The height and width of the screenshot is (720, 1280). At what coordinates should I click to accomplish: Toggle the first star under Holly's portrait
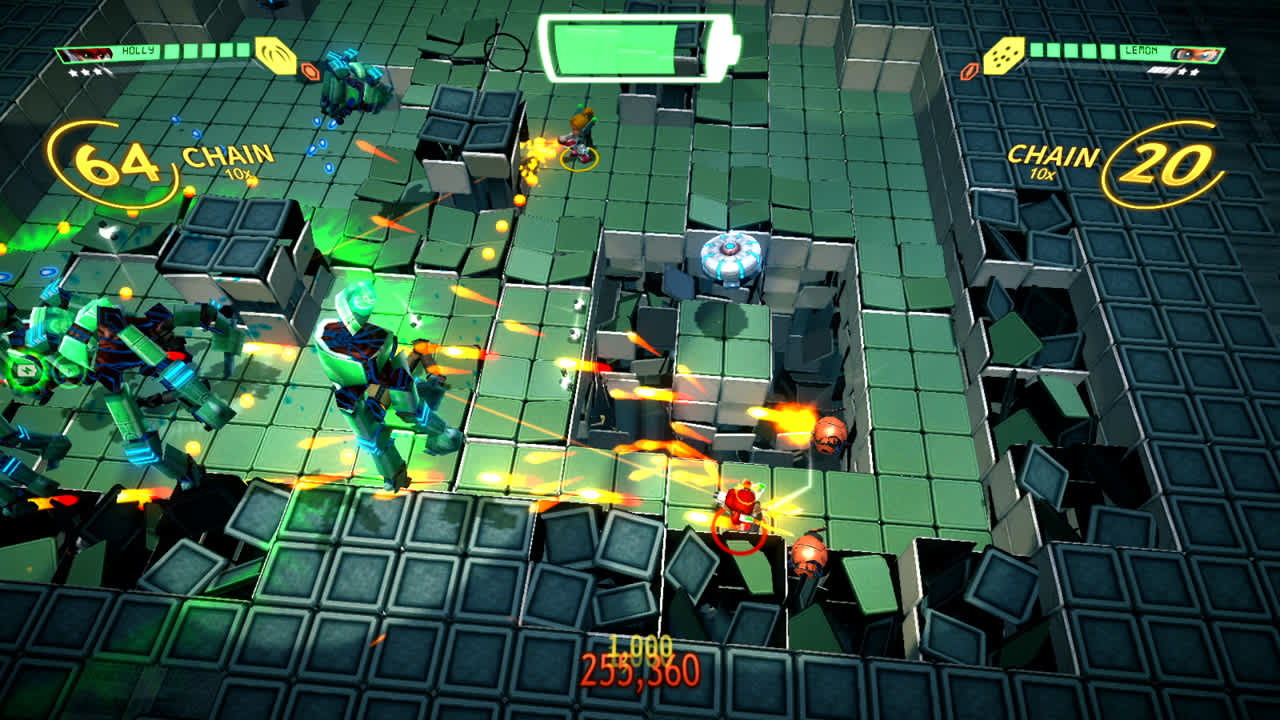pos(71,72)
